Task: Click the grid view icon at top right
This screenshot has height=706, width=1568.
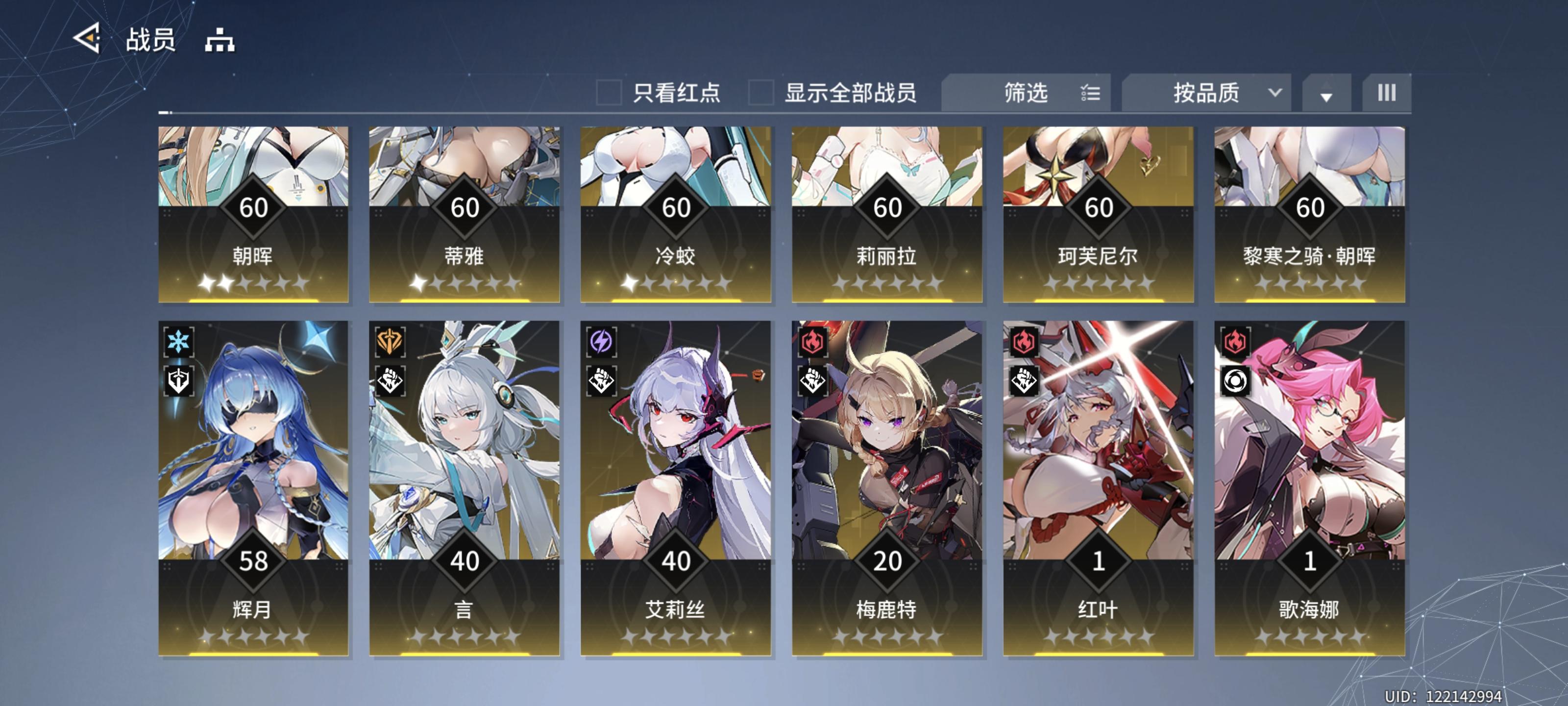Action: click(x=1387, y=93)
